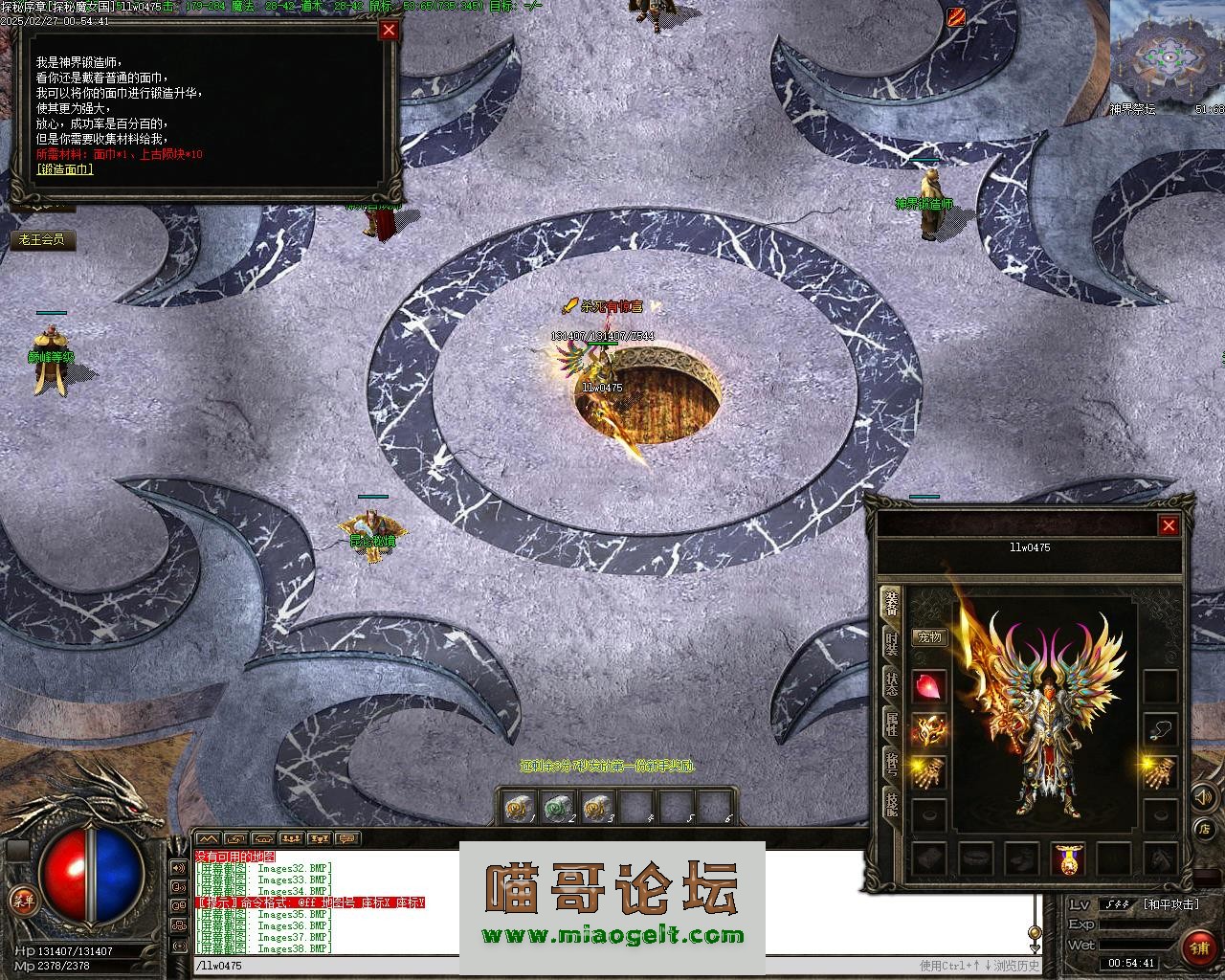Use the green scroll in hotbar slot 2

557,808
